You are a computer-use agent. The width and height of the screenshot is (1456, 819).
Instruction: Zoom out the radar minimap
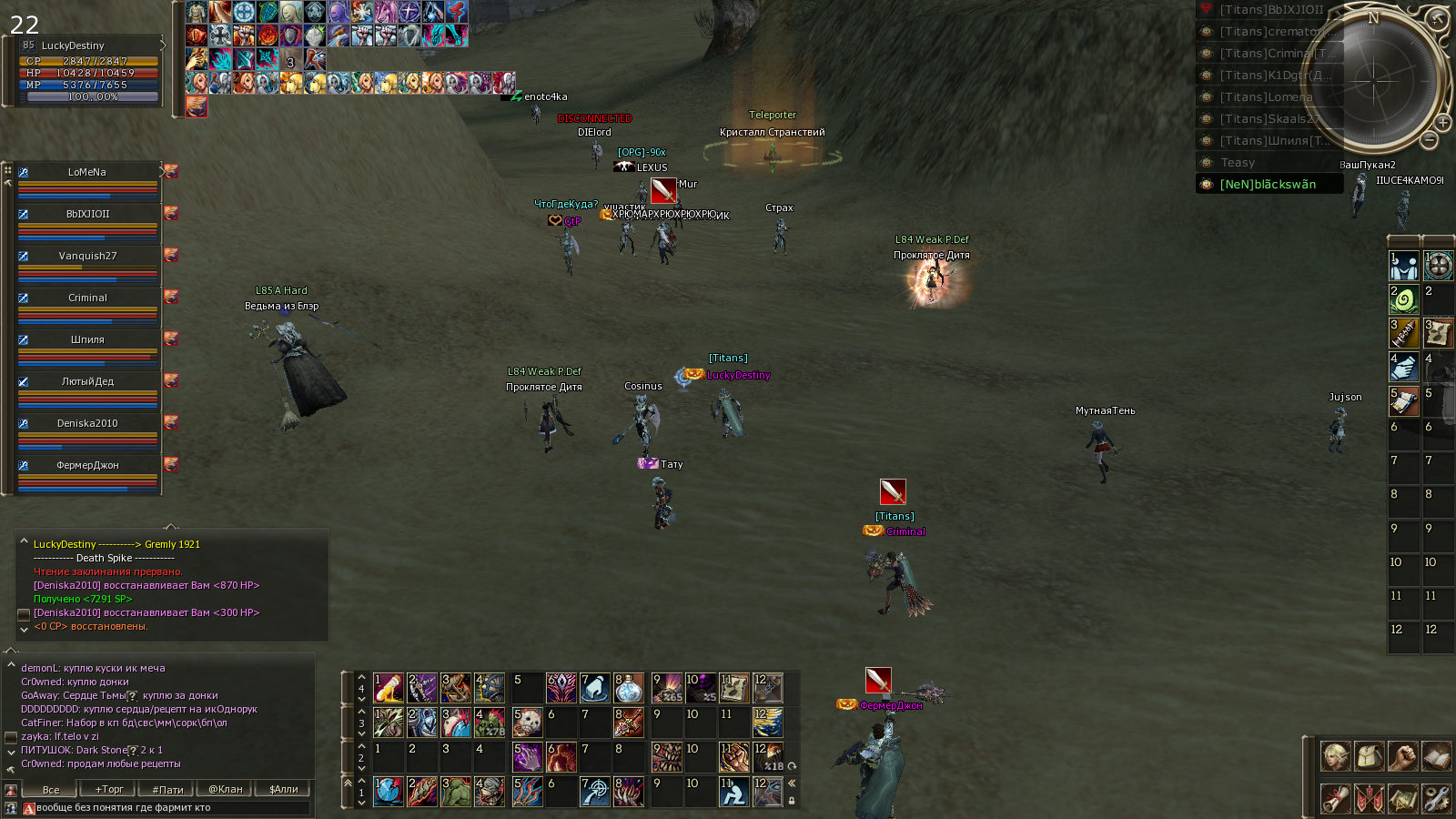pyautogui.click(x=1430, y=141)
